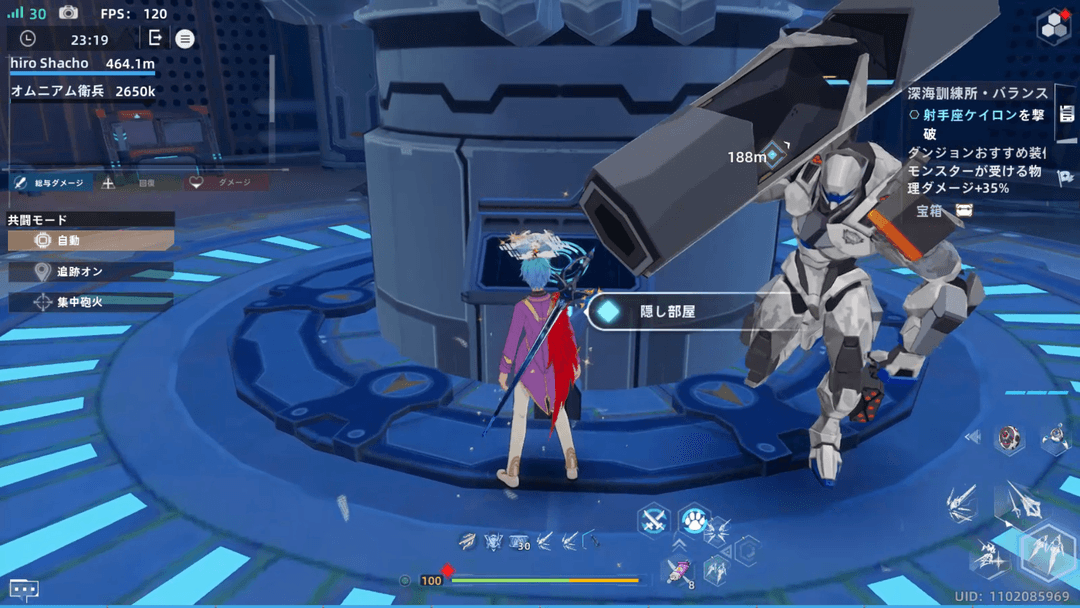Use the consumable item with count 8
This screenshot has height=608, width=1080.
pos(676,571)
